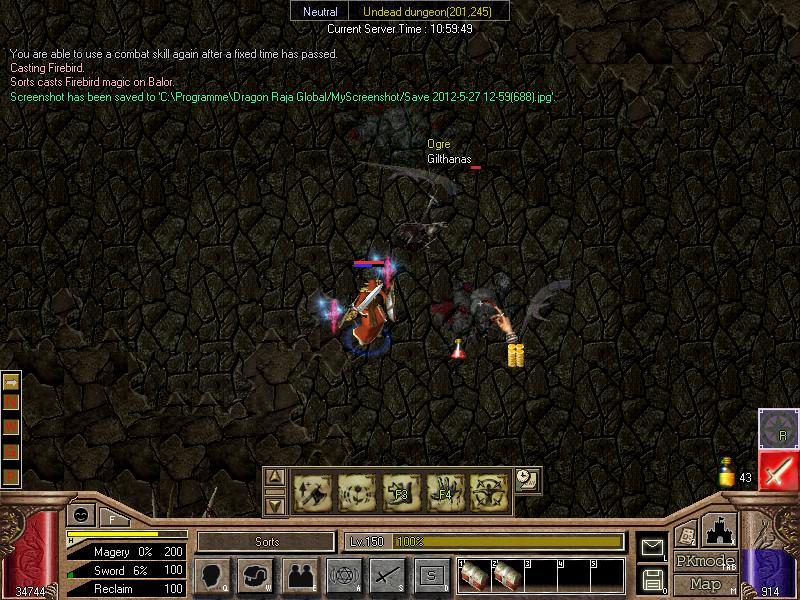Screen dimensions: 800x600
Task: Use the first chest in quick slot 1
Action: tap(475, 577)
